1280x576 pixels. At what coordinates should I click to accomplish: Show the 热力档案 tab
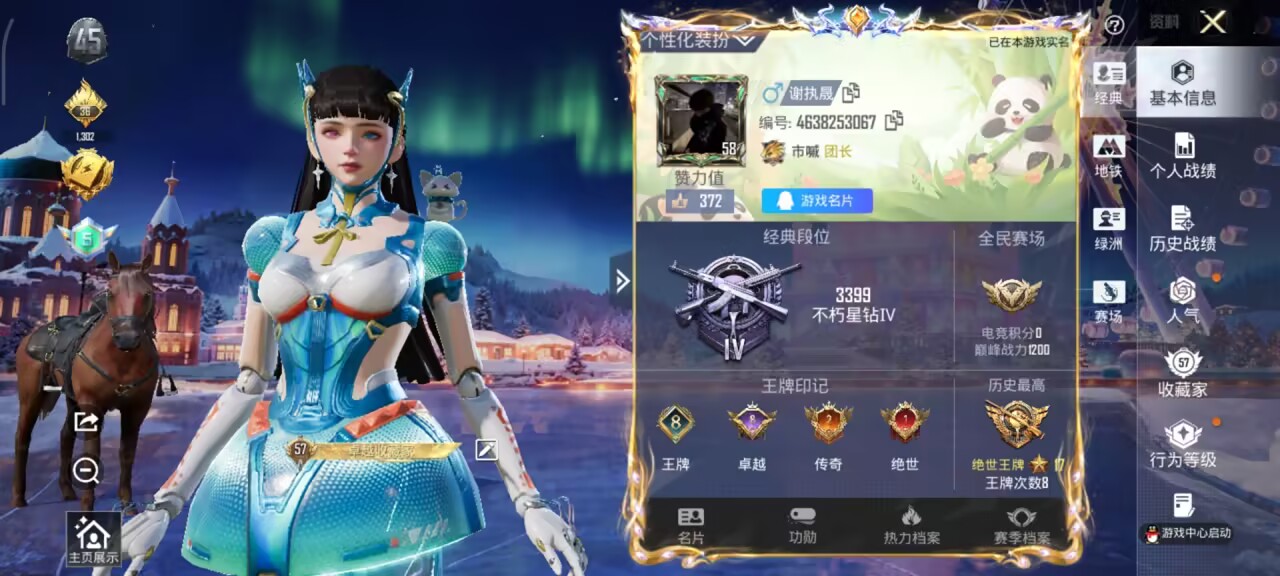click(x=911, y=525)
